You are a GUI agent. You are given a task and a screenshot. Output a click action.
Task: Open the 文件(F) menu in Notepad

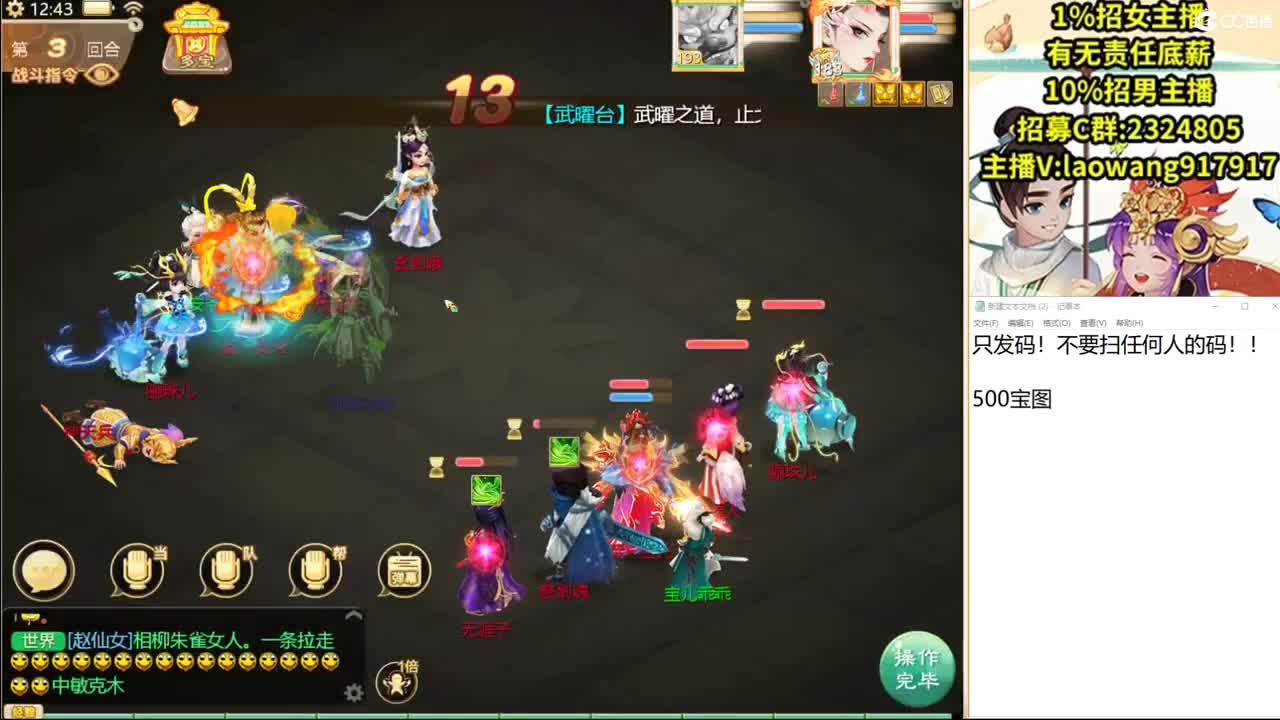pos(987,323)
